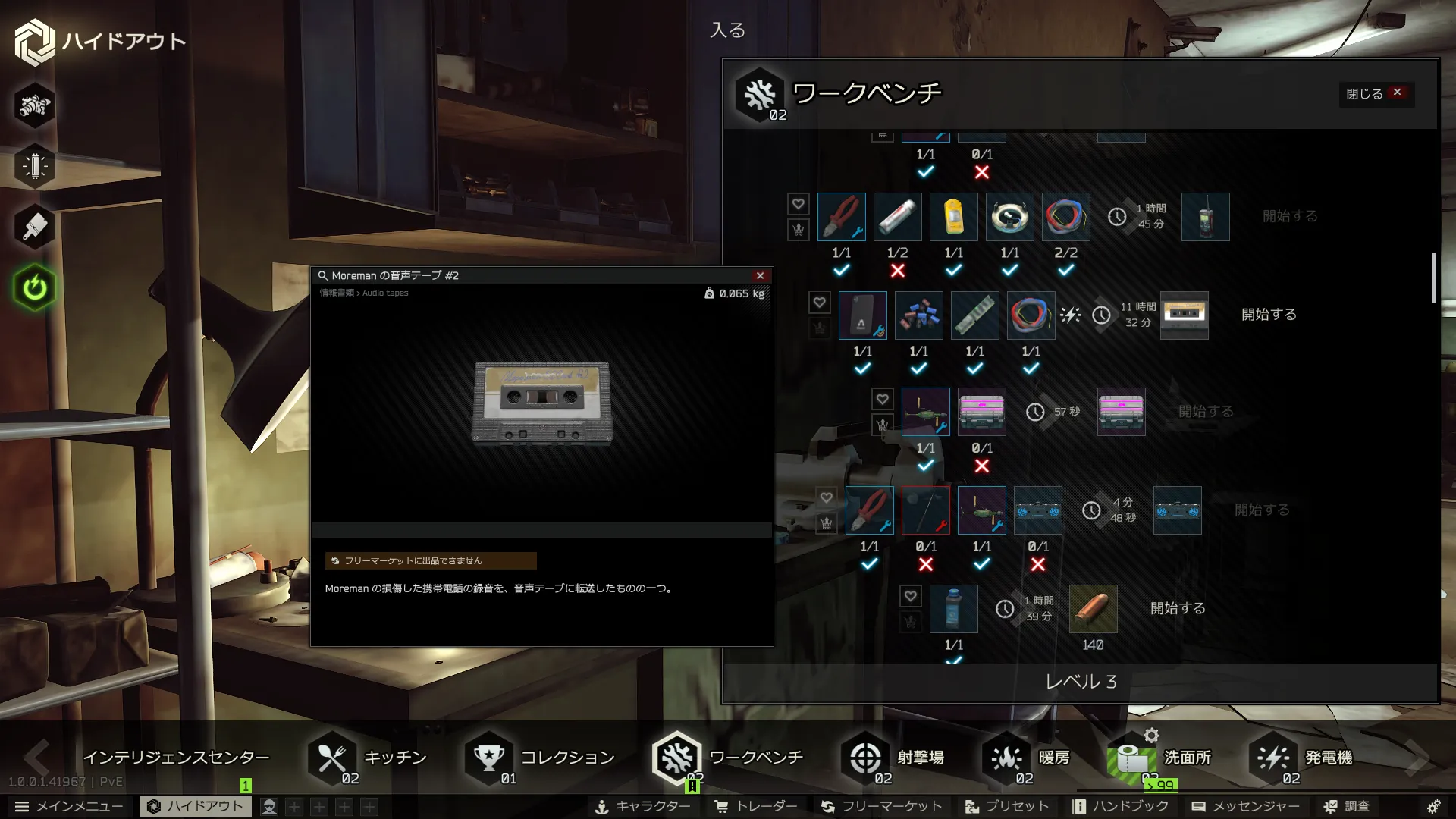Open the Handbook
This screenshot has height=819, width=1456.
coord(1120,806)
